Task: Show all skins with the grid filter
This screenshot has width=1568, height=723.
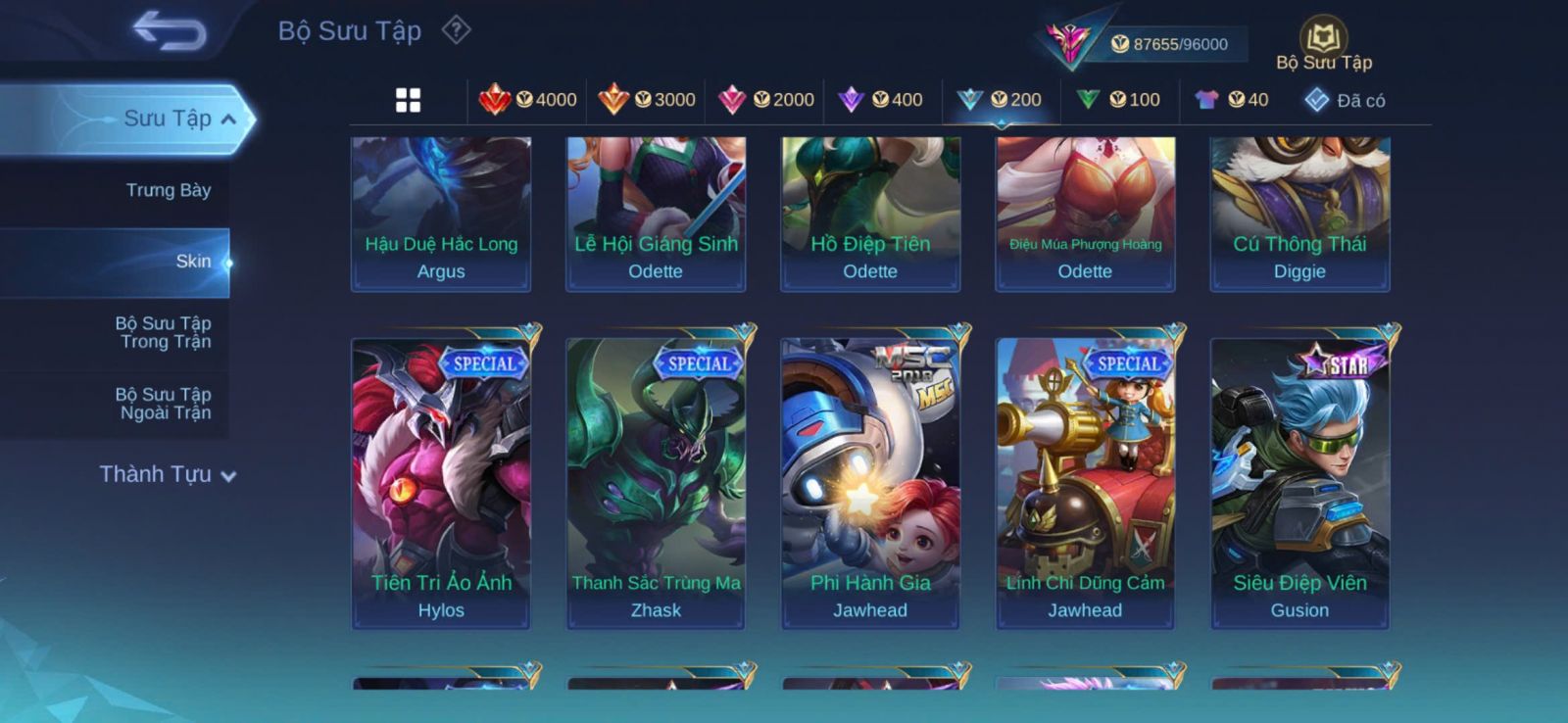Action: (x=408, y=100)
